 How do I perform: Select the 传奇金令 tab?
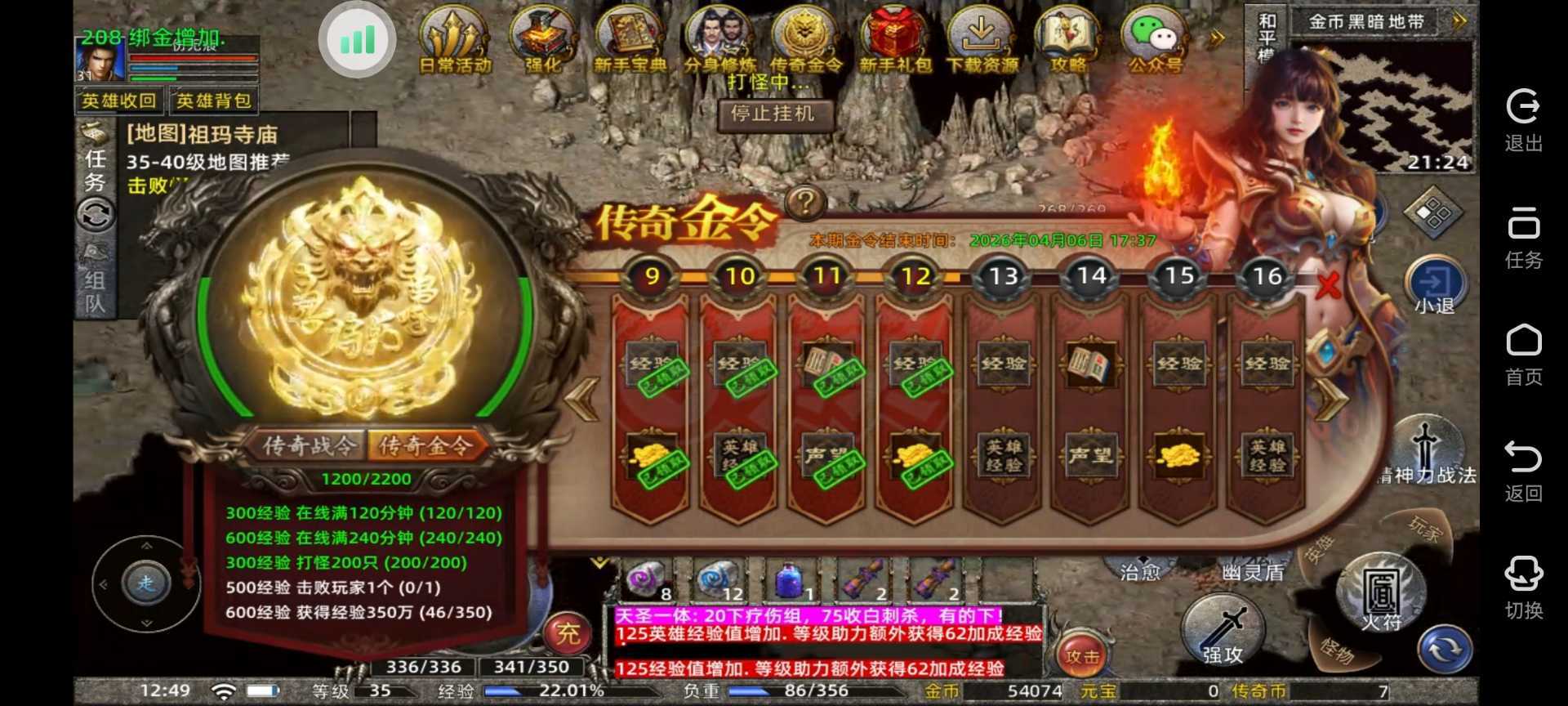tap(428, 447)
